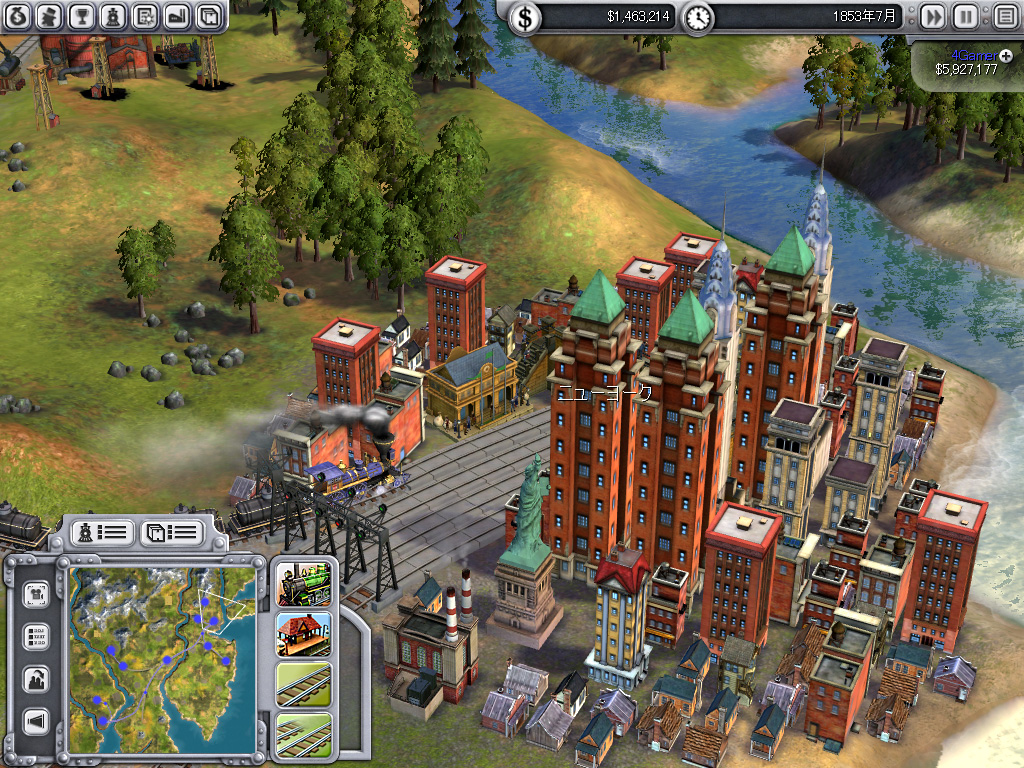Screen dimensions: 1024x768
Task: Open the factory industries report
Action: pos(177,15)
